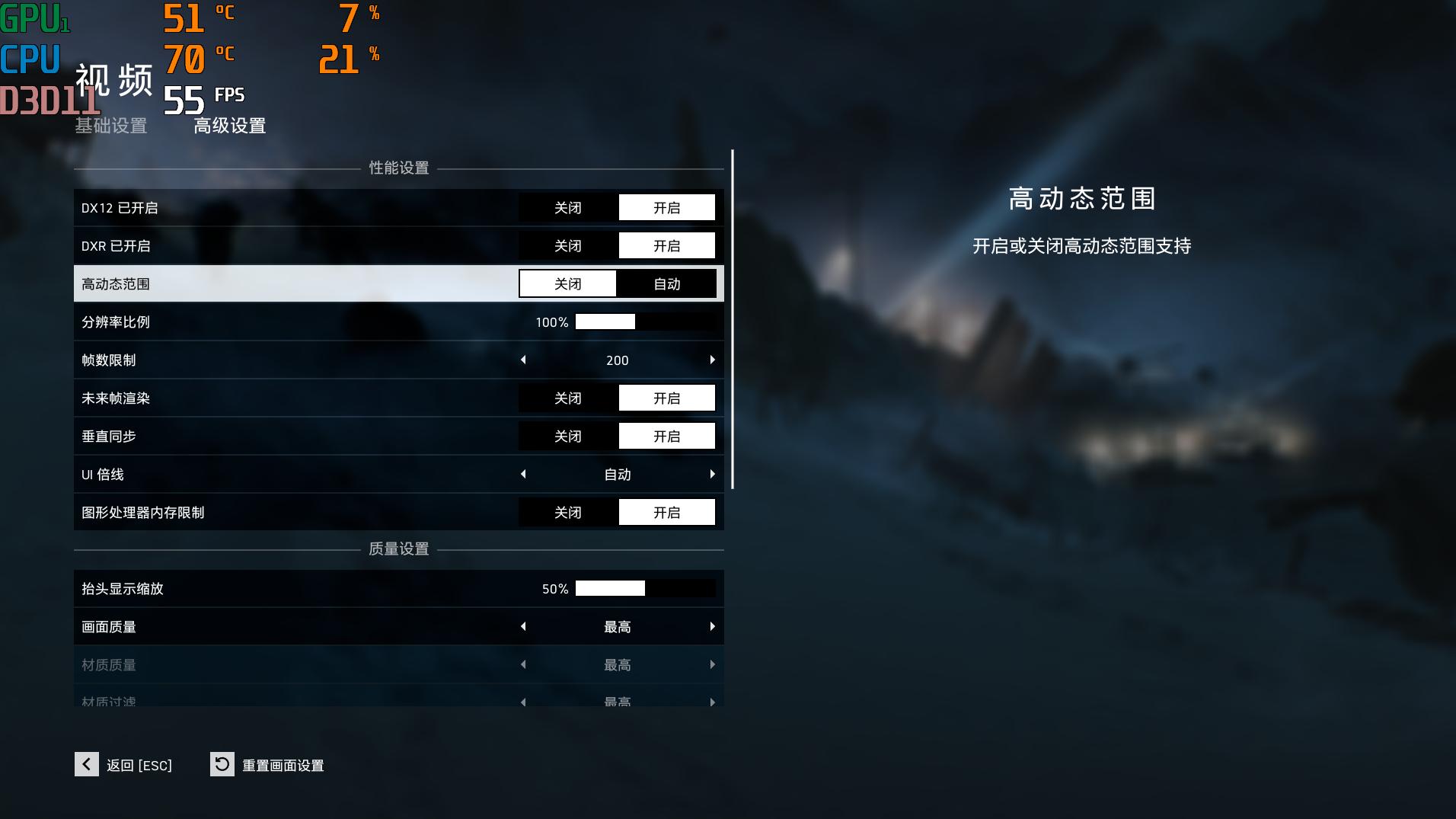
Task: Click the back chevron icon next to 返回
Action: coord(87,765)
